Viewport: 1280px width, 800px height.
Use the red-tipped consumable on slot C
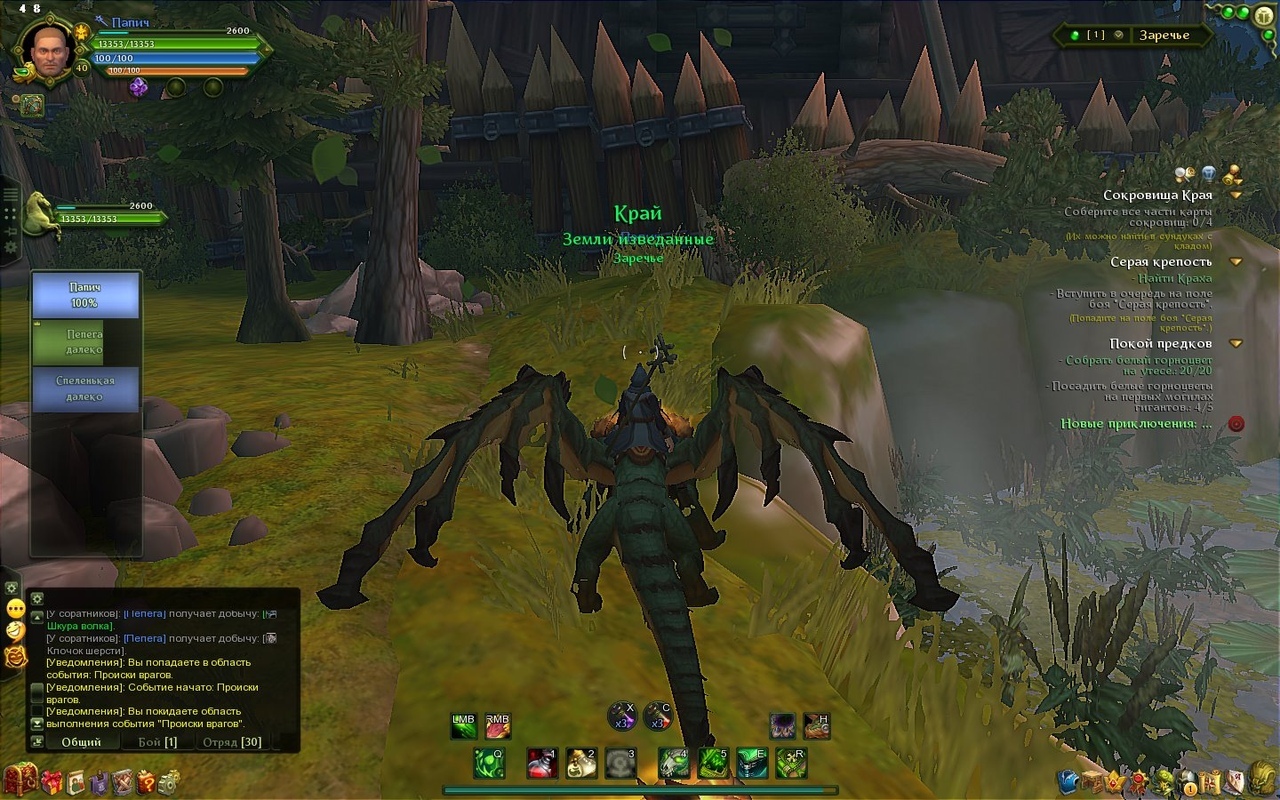pyautogui.click(x=657, y=716)
